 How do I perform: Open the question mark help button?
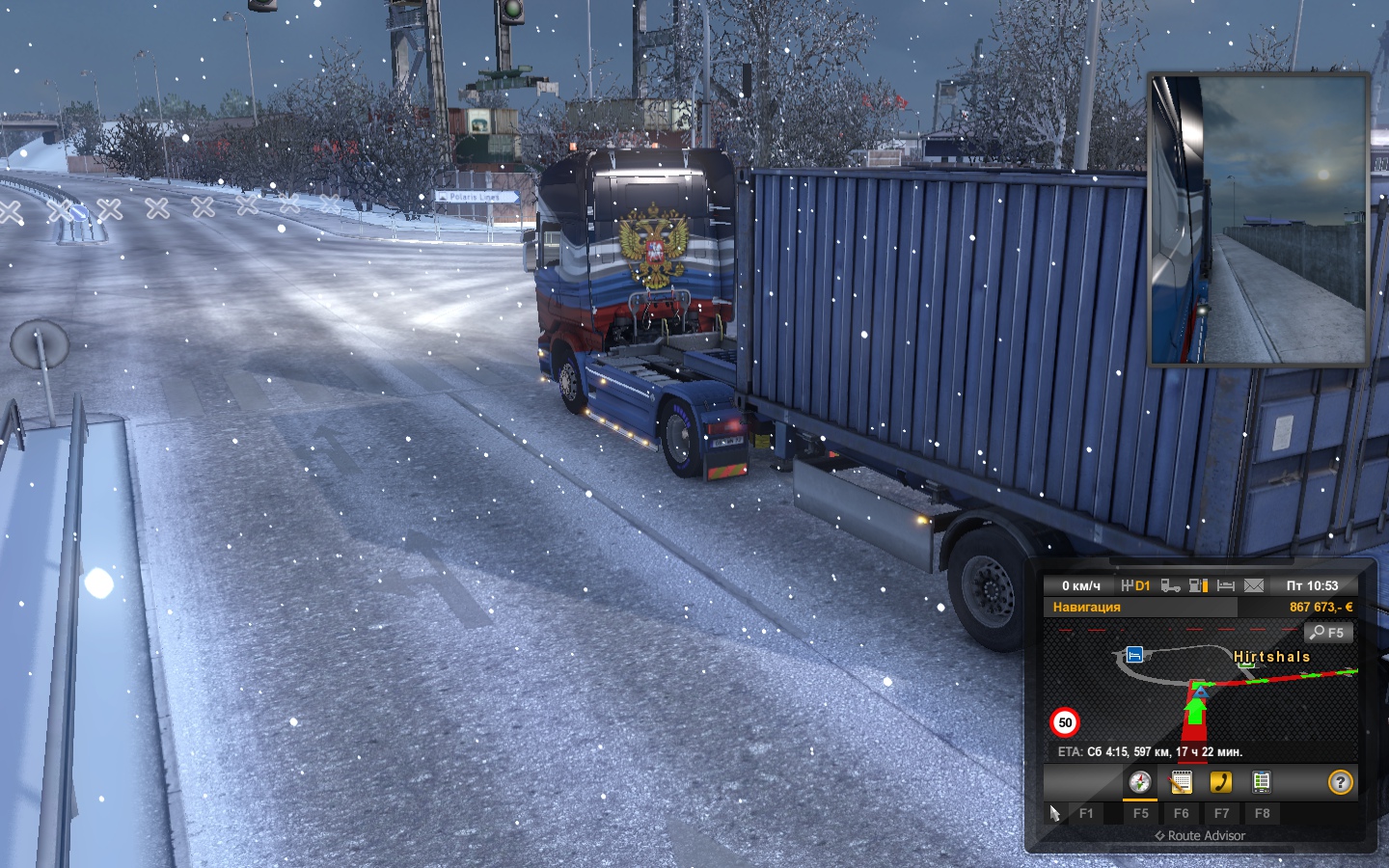tap(1340, 782)
